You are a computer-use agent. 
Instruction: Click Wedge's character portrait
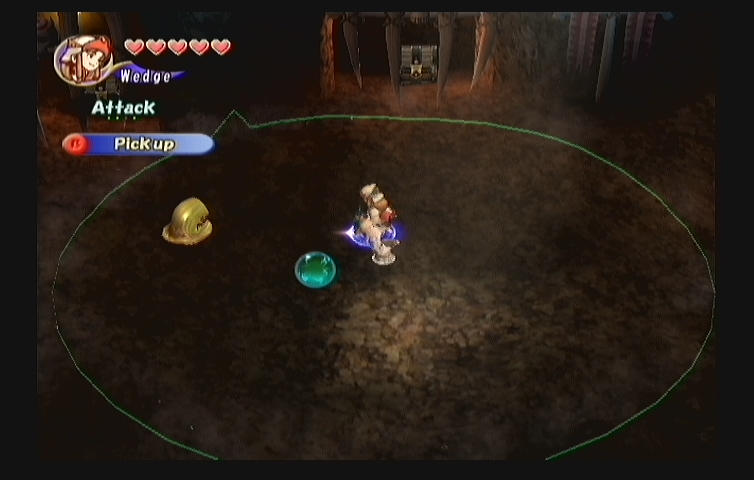click(x=84, y=60)
